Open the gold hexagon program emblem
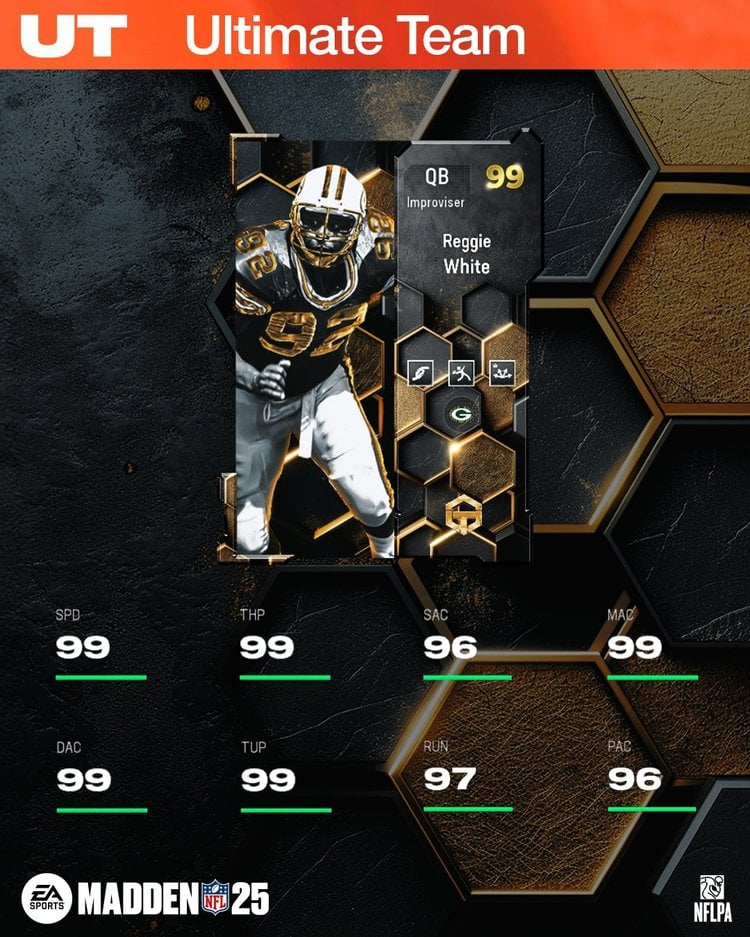This screenshot has width=750, height=937. click(461, 514)
